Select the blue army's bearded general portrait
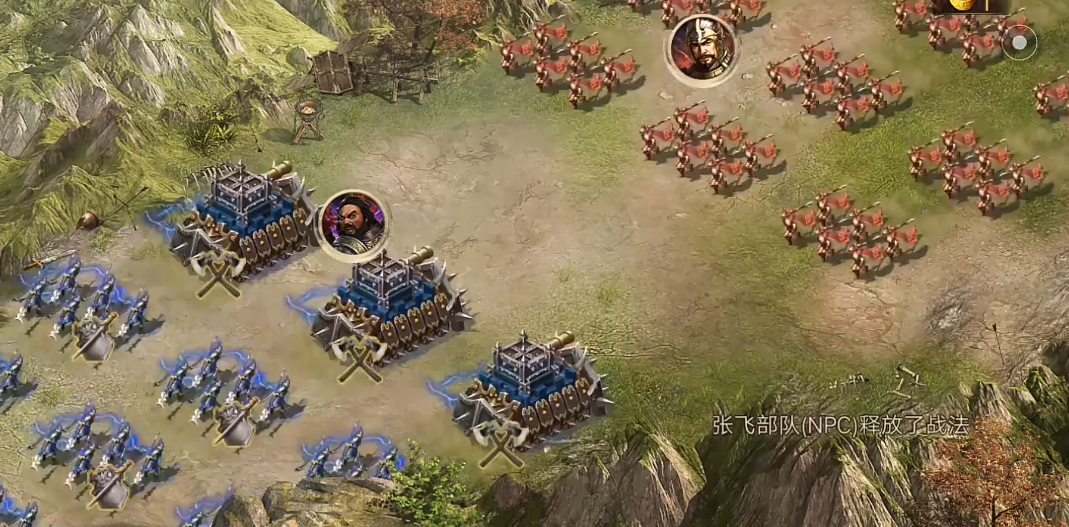This screenshot has height=527, width=1069. coord(352,224)
